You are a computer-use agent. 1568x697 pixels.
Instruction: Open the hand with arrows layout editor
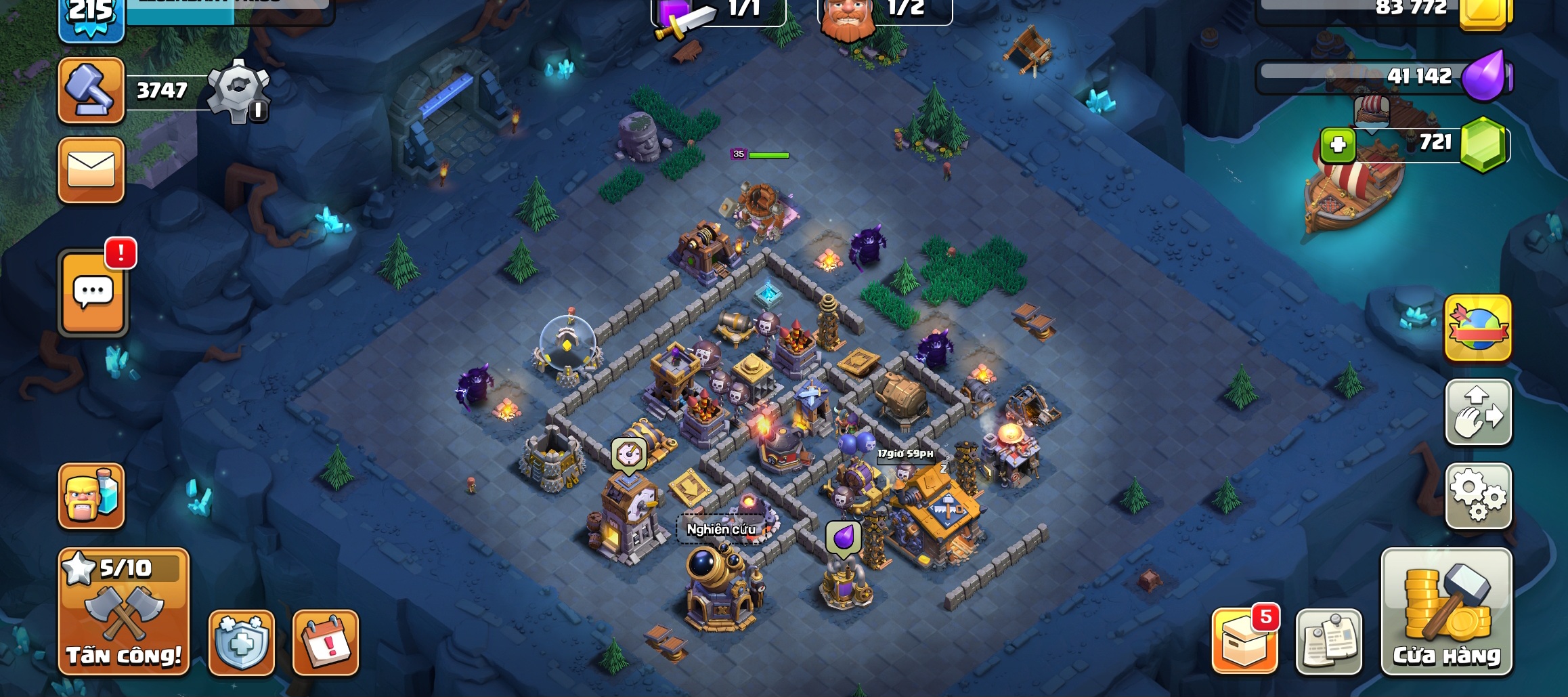point(1478,412)
